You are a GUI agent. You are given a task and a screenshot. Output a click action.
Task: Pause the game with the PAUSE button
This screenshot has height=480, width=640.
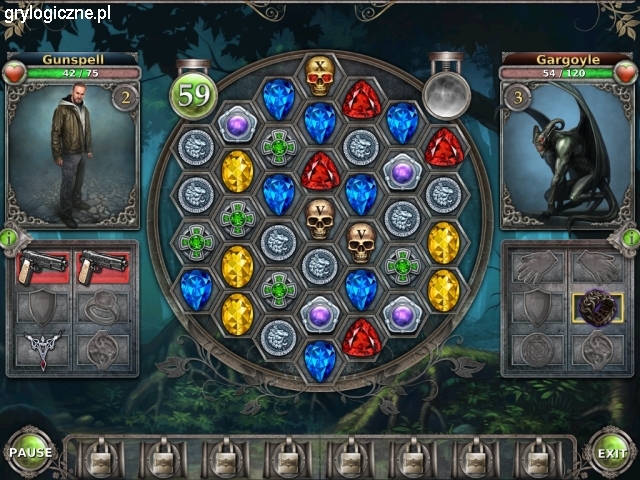pyautogui.click(x=30, y=452)
